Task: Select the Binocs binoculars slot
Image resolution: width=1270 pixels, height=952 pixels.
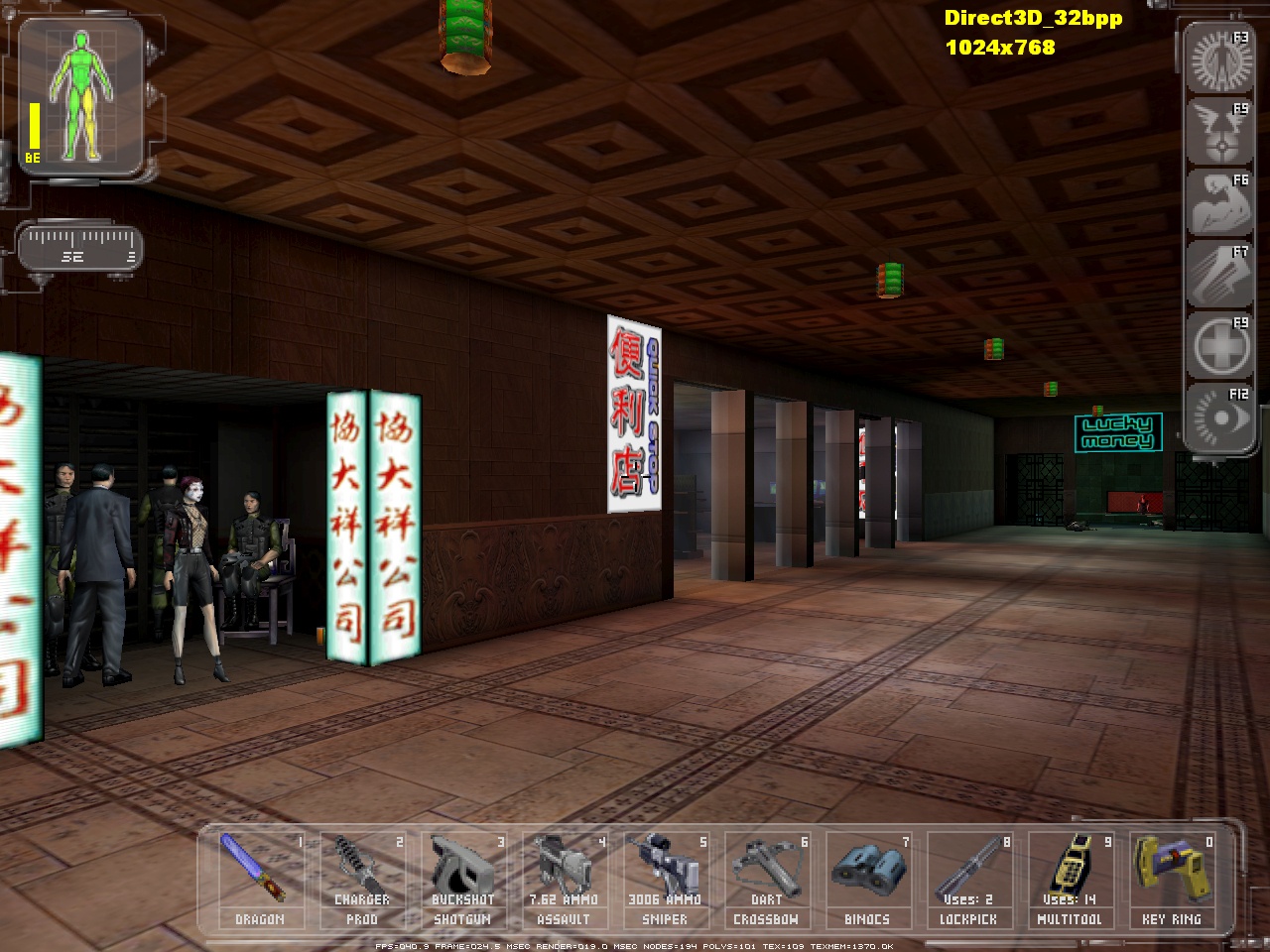Action: click(x=868, y=879)
